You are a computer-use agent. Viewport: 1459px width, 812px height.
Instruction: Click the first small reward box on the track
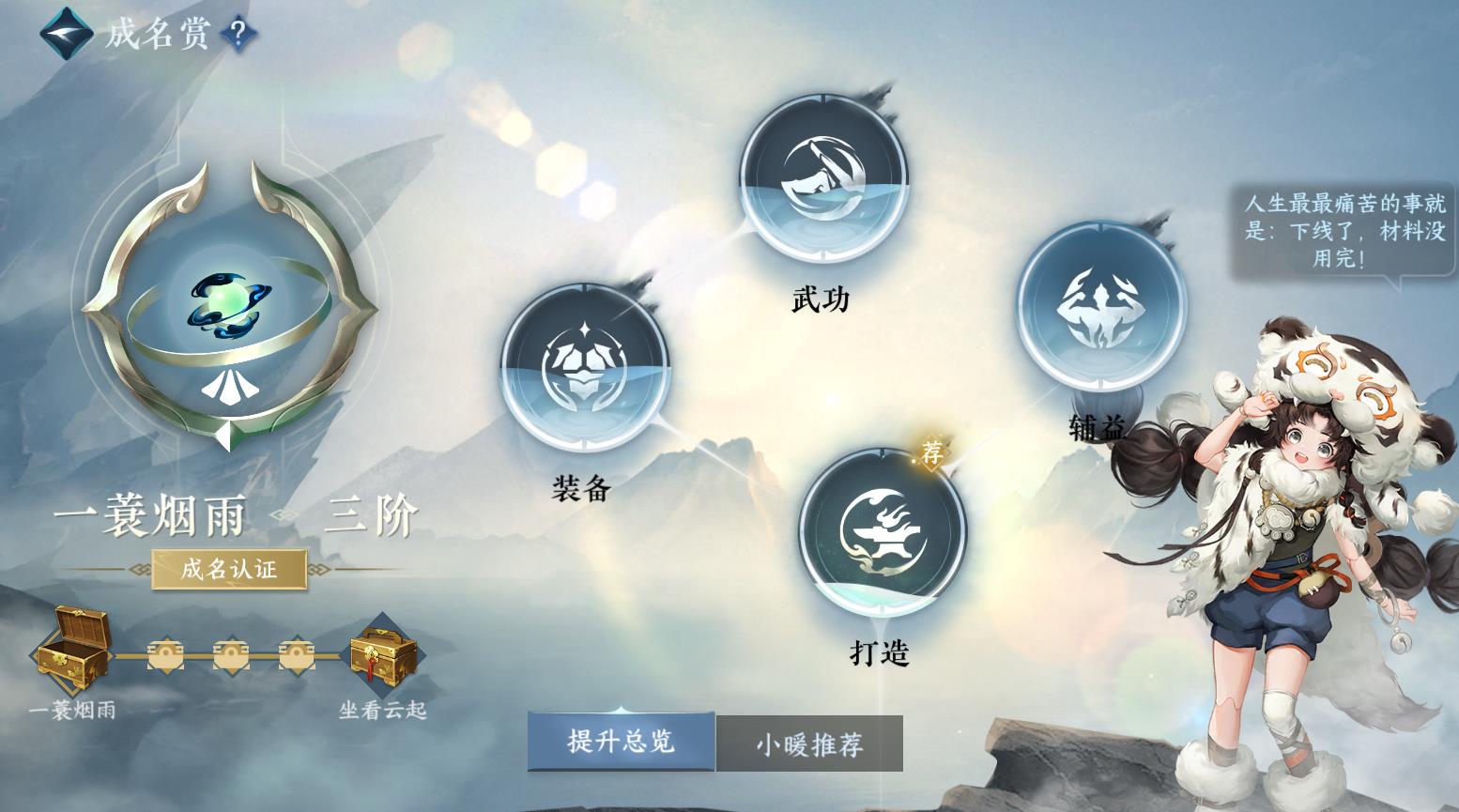coord(165,654)
